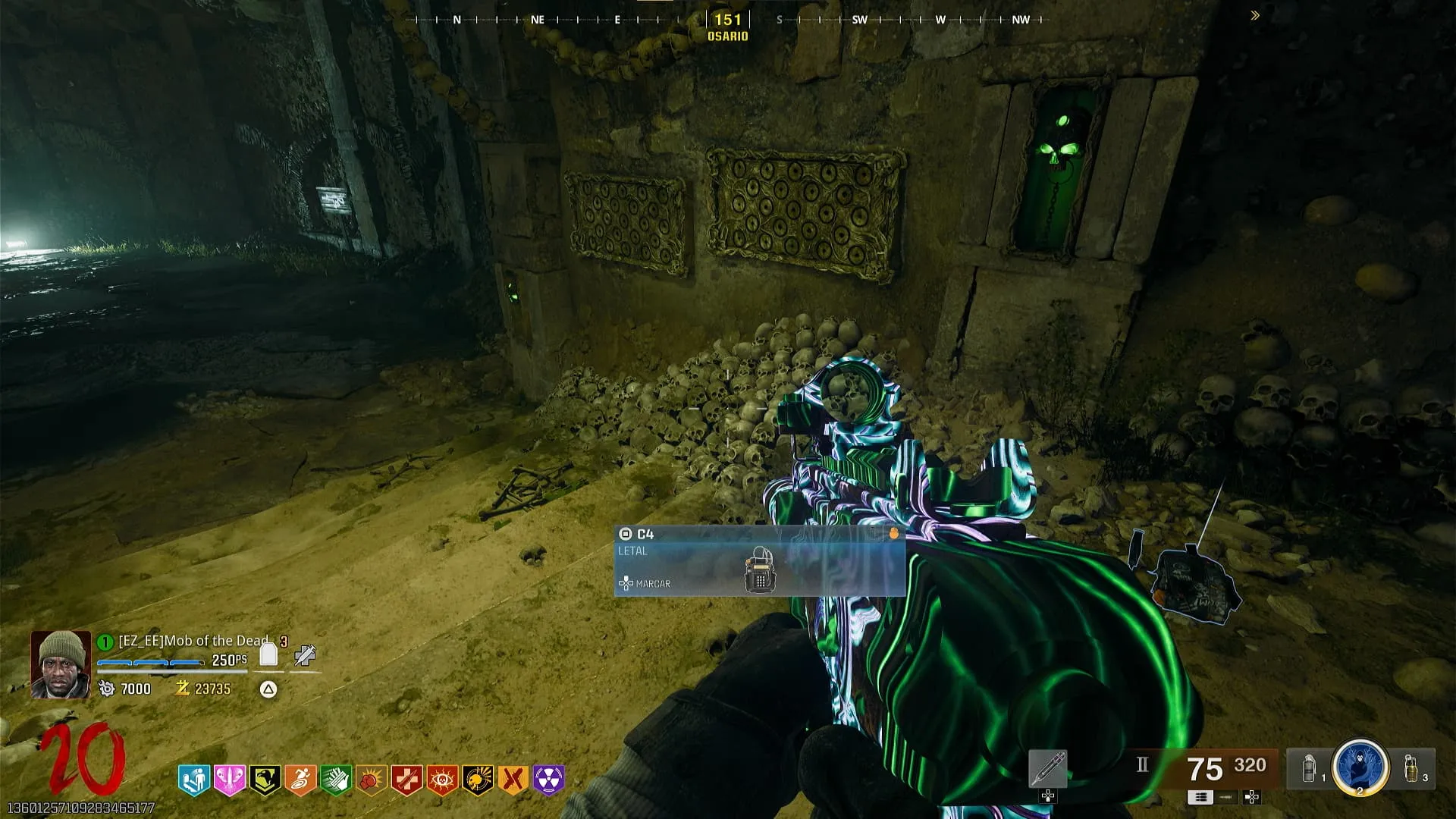The height and width of the screenshot is (819, 1456).
Task: Select the skull-eye Death Perception perk
Action: click(x=443, y=779)
